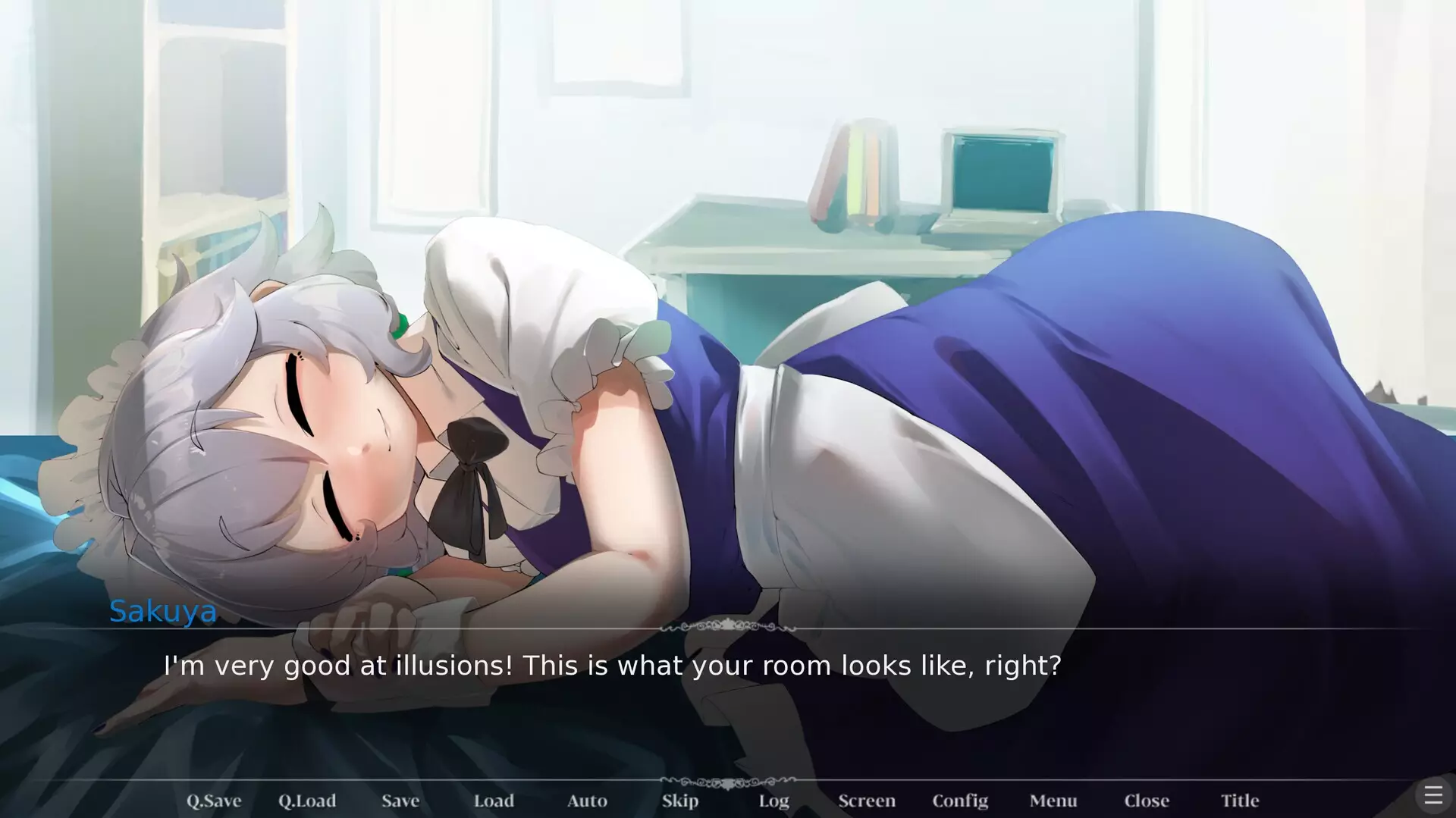
Task: Click the scene artwork to continue
Action: click(728, 303)
